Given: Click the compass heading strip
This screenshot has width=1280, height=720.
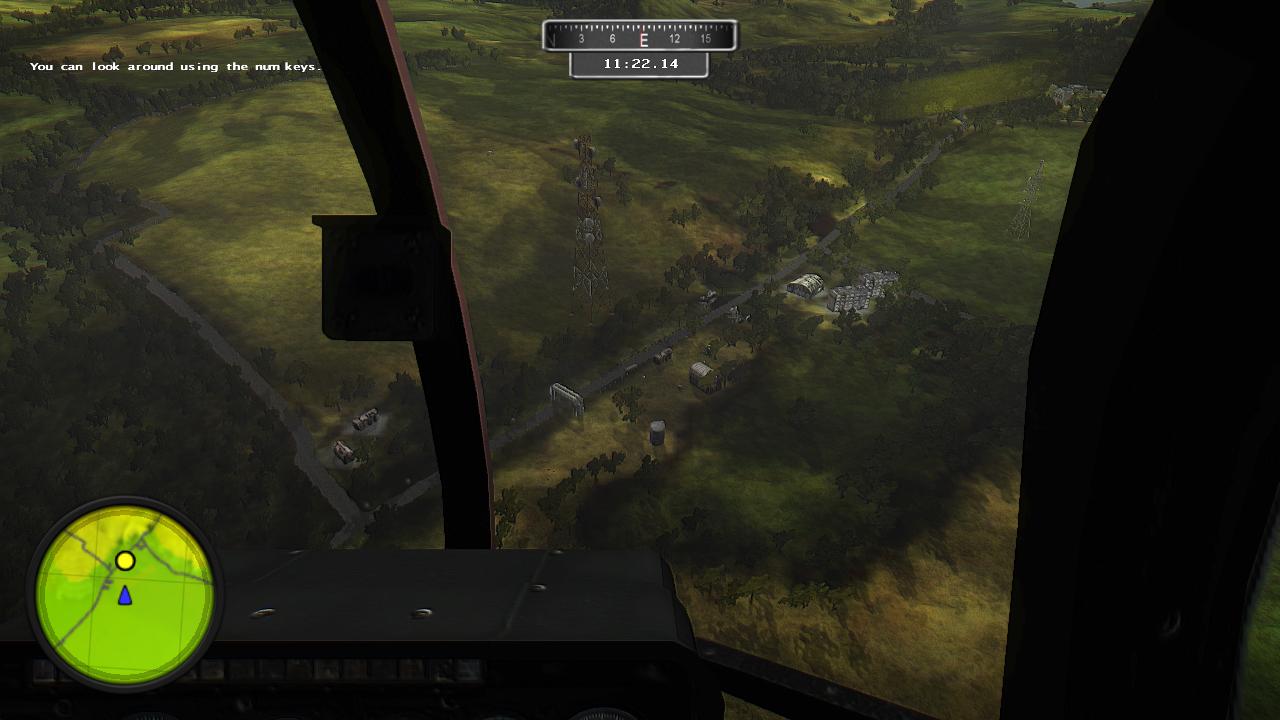Looking at the screenshot, I should point(639,37).
